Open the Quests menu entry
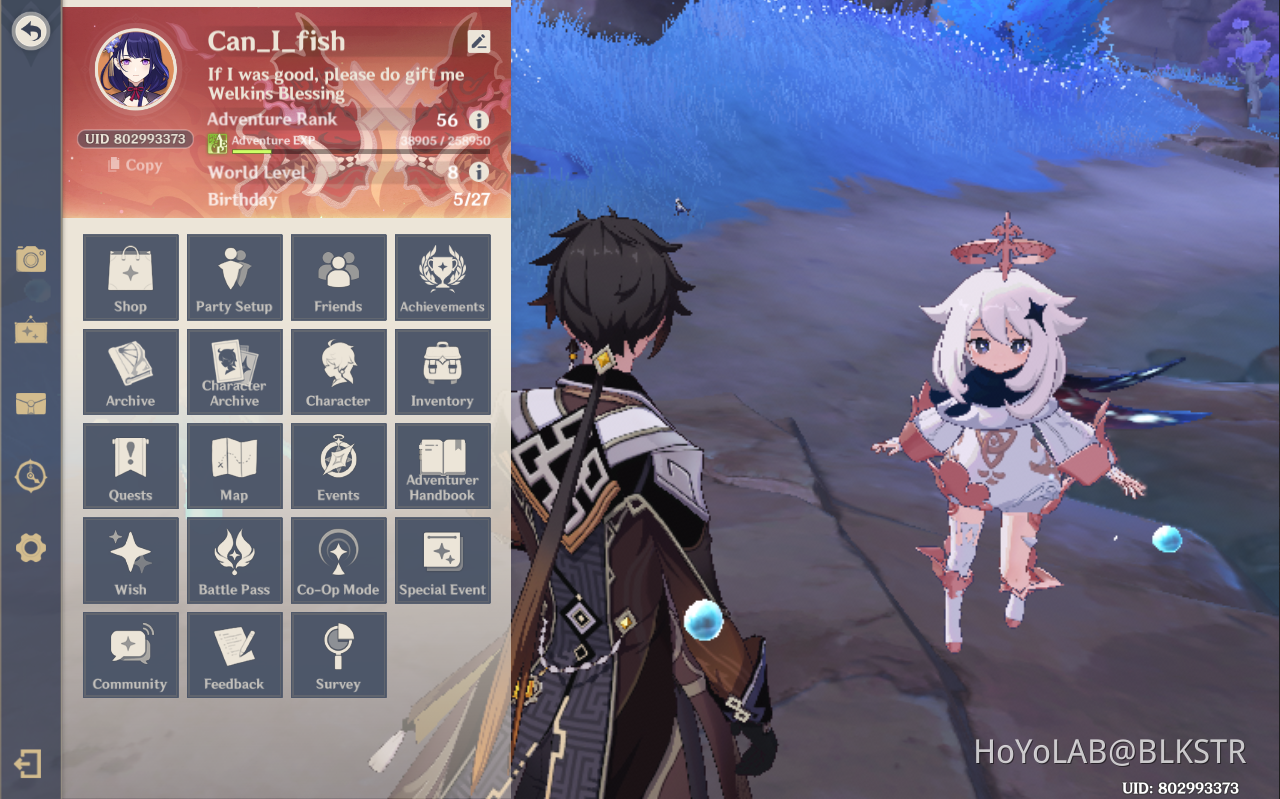1280x799 pixels. pyautogui.click(x=131, y=466)
